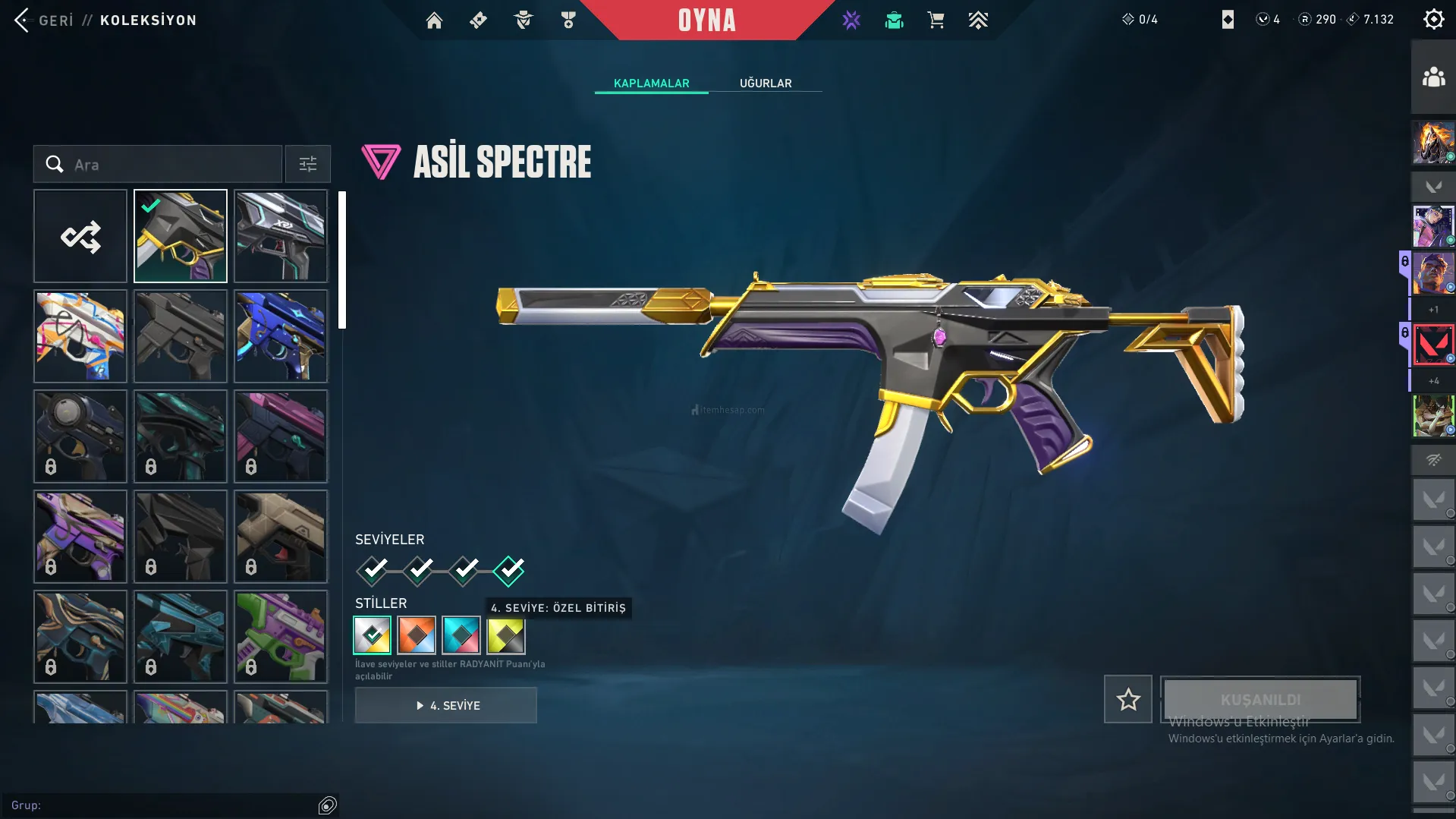The image size is (1456, 819).
Task: Choose the green and purple locked Spectre skin
Action: coord(281,637)
